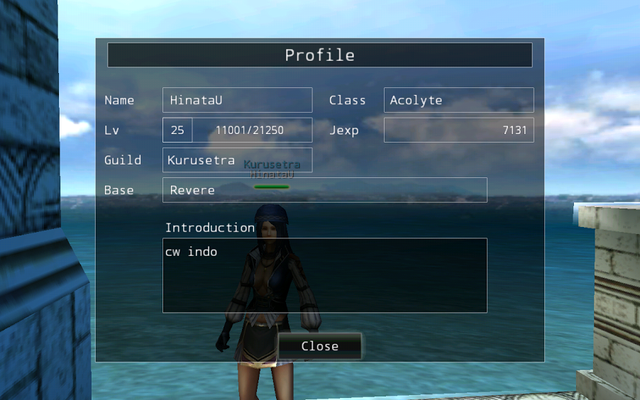Click the Introduction text box
Image resolution: width=640 pixels, height=400 pixels.
(x=324, y=275)
